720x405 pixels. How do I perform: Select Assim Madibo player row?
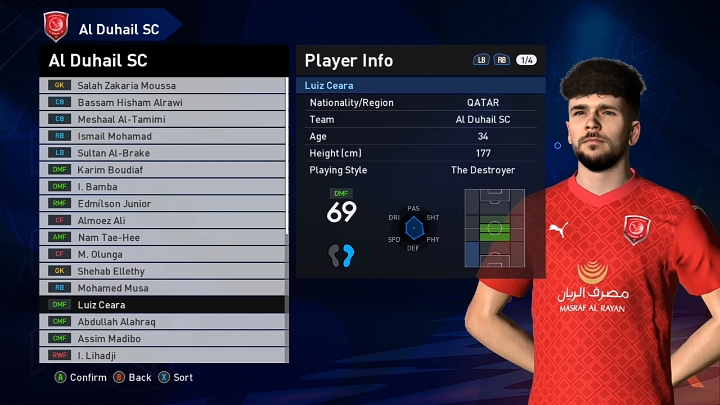click(x=160, y=338)
